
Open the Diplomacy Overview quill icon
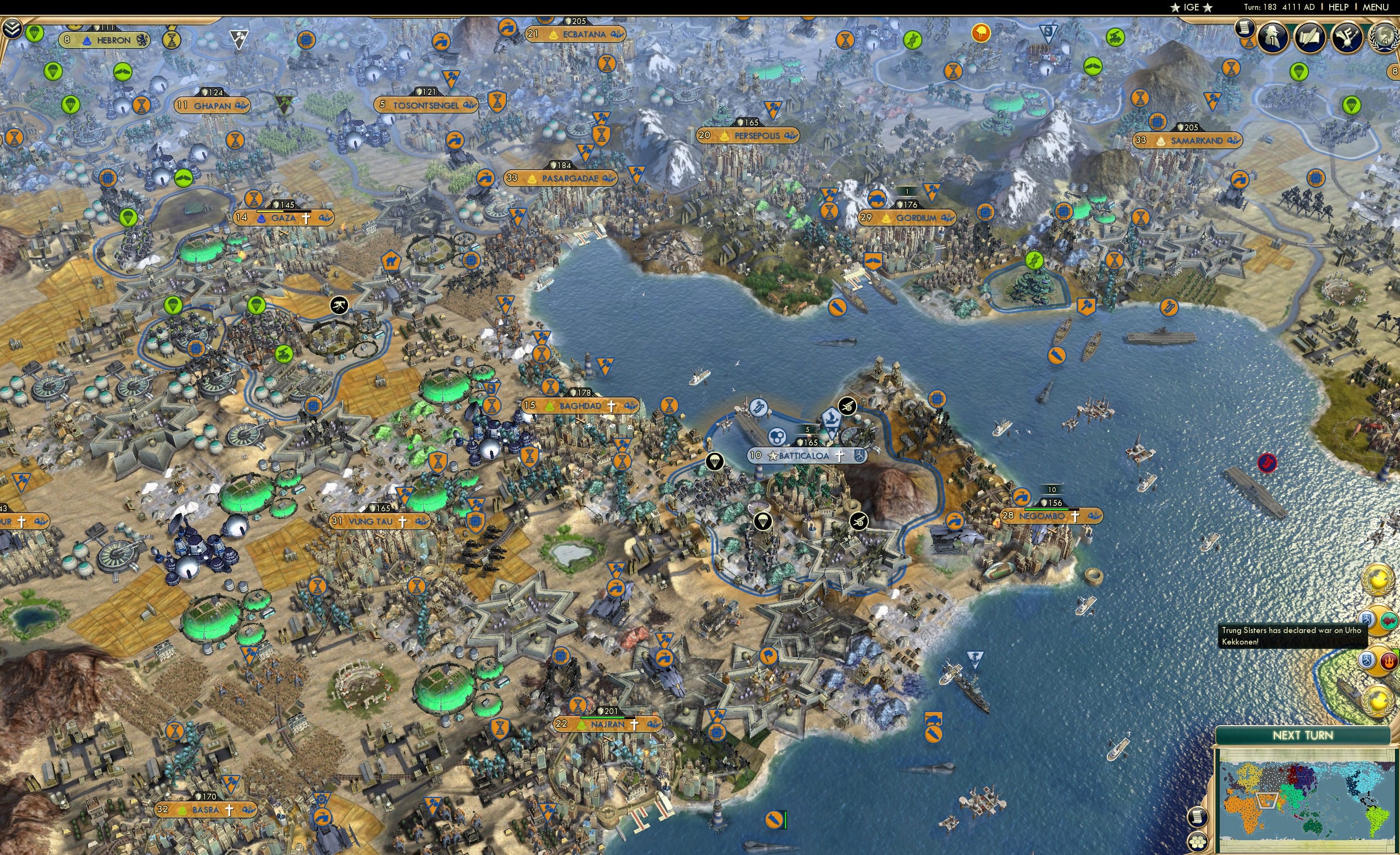pos(1310,36)
